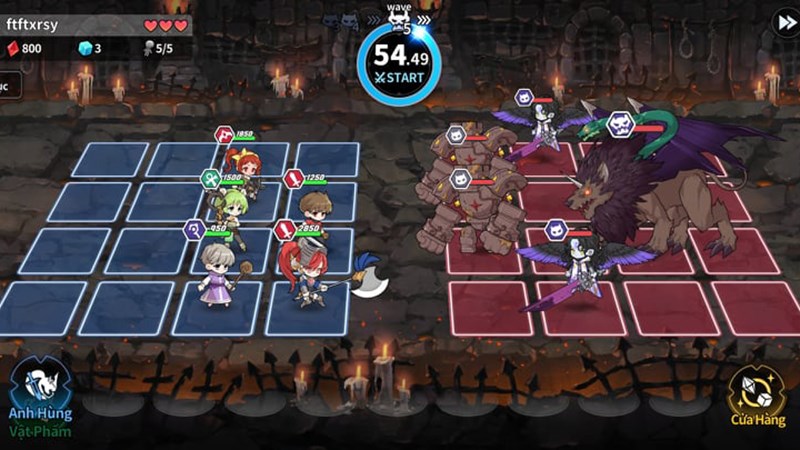Screen dimensions: 800x450
Task: Select the red-haired axe warrior unit
Action: click(306, 274)
